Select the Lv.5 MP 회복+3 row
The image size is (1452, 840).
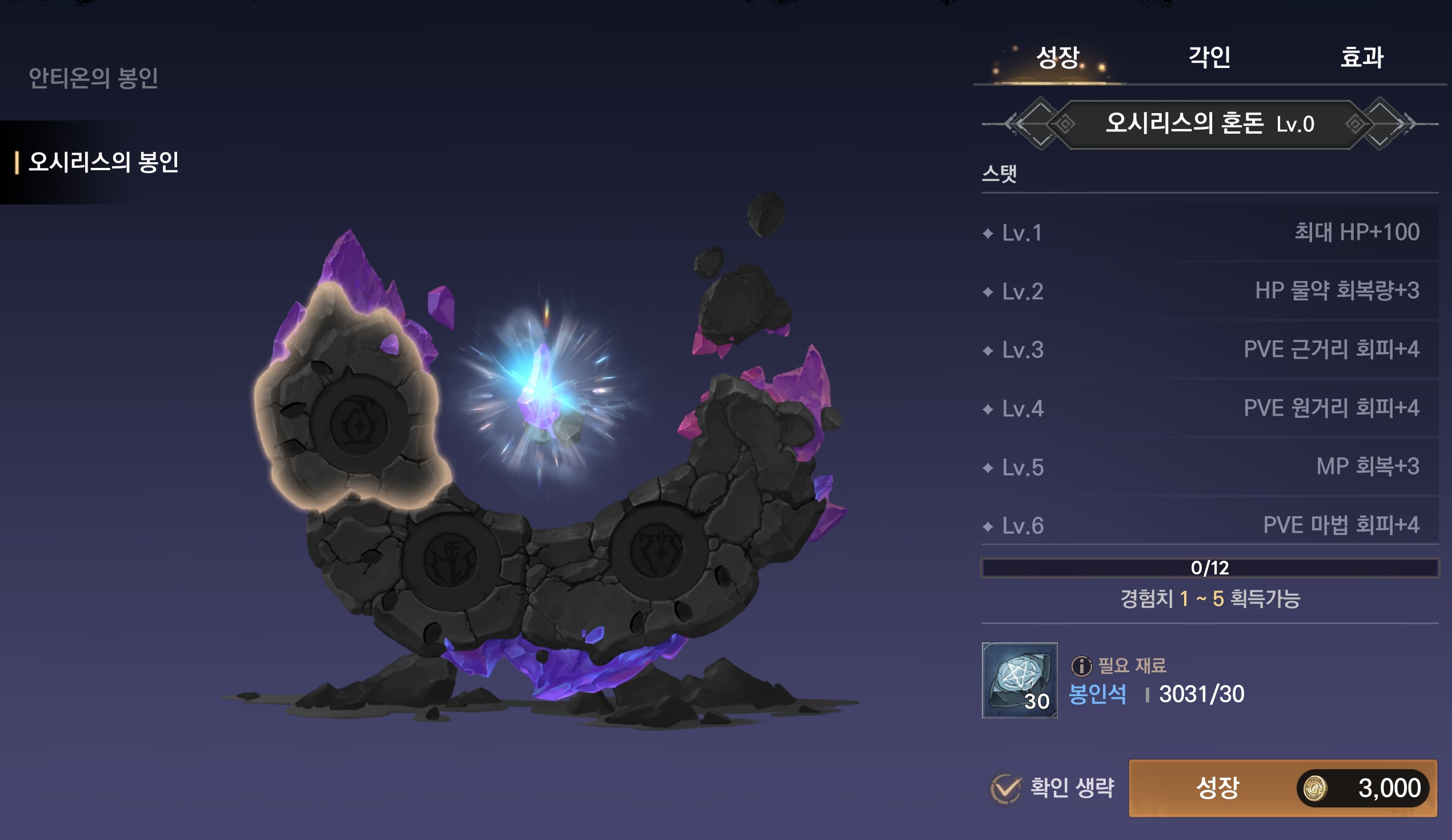(x=1209, y=467)
